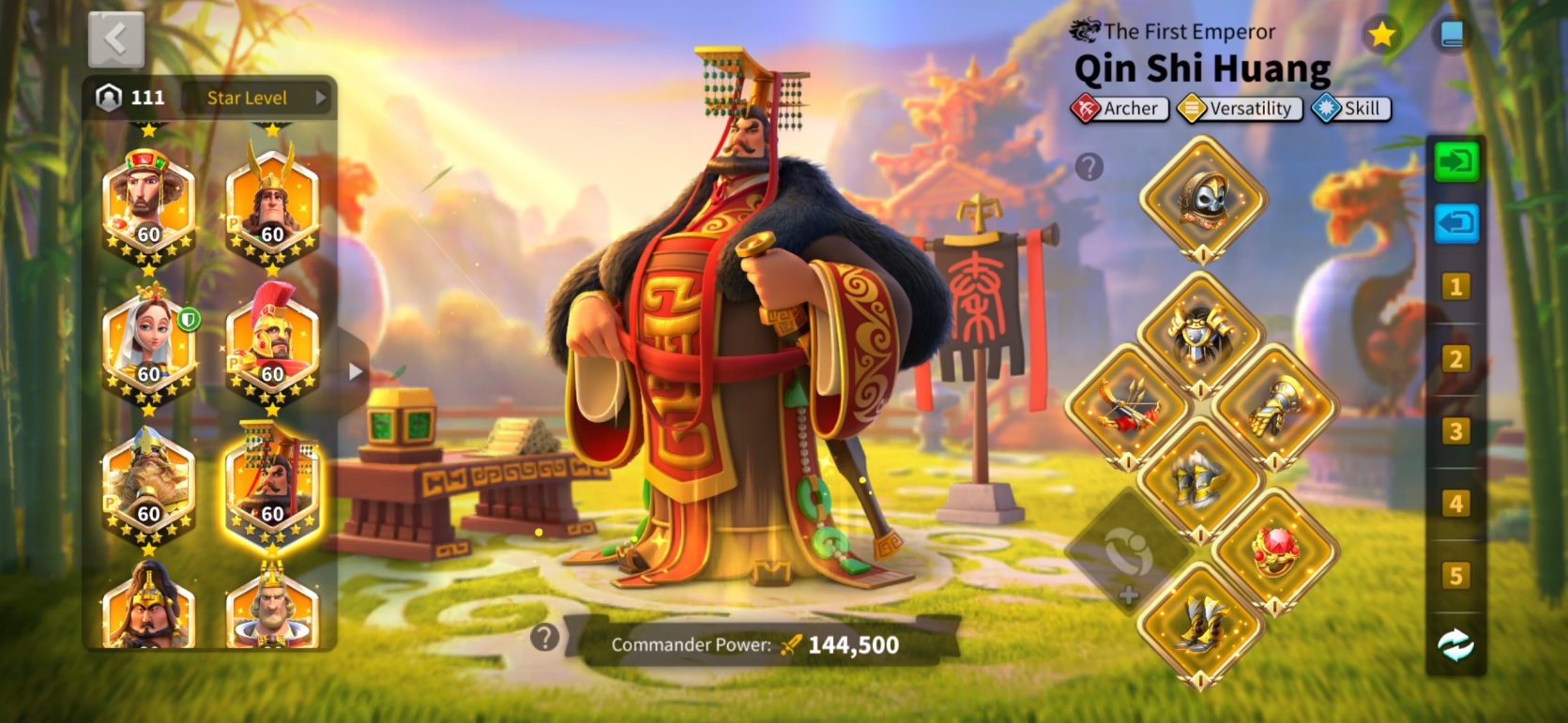Open the golden gauntlets equipment slot
This screenshot has height=723, width=1568.
1274,408
